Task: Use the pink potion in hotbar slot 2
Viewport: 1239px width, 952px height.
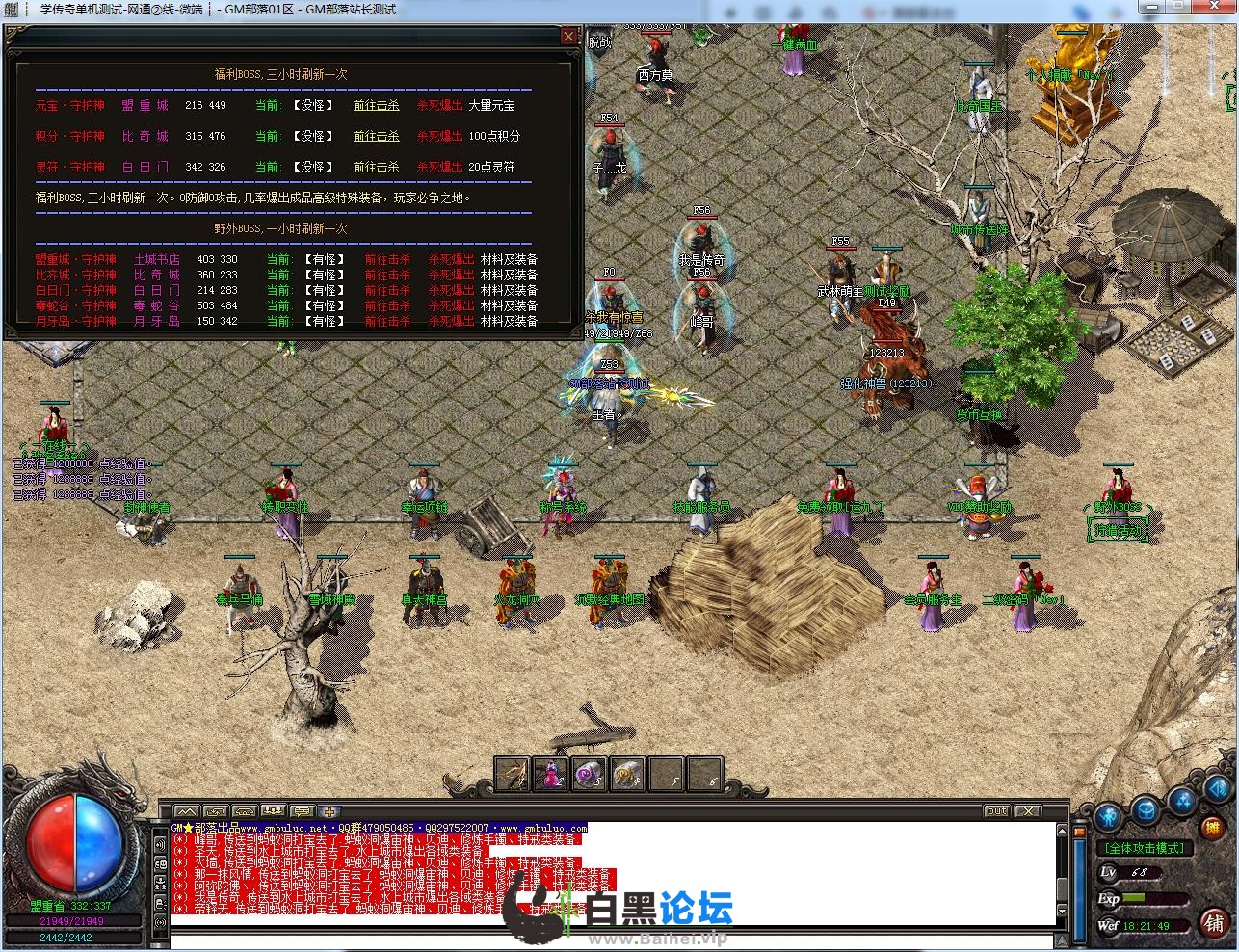Action: tap(551, 774)
